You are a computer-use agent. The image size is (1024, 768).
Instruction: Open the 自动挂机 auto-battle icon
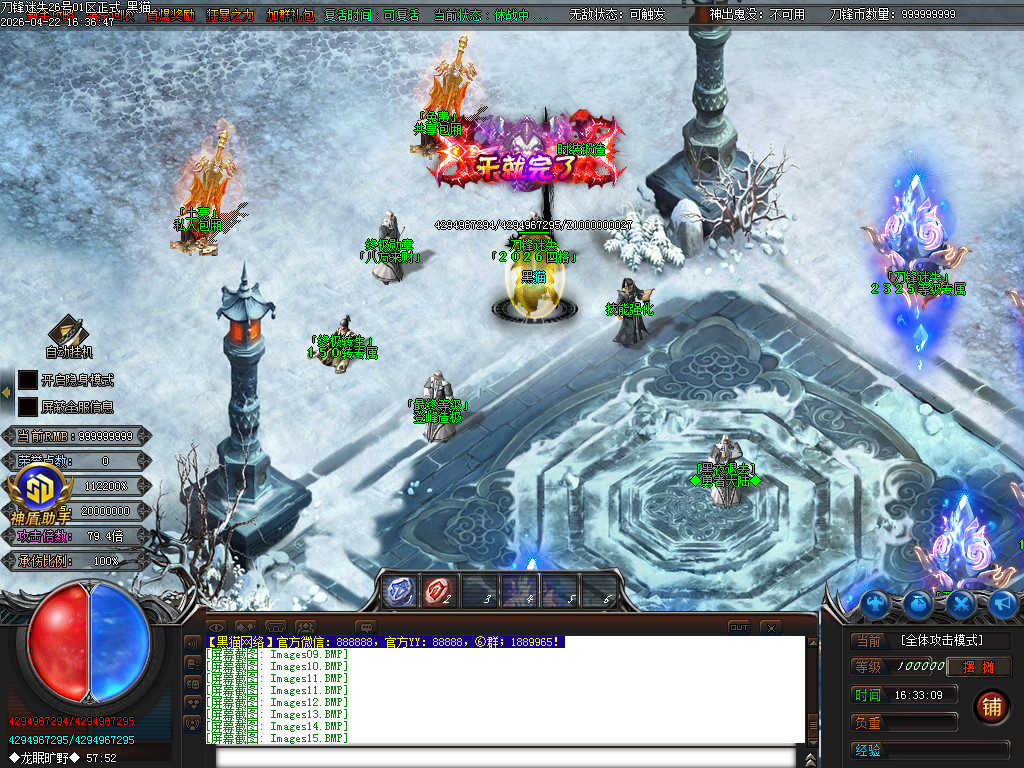point(69,333)
